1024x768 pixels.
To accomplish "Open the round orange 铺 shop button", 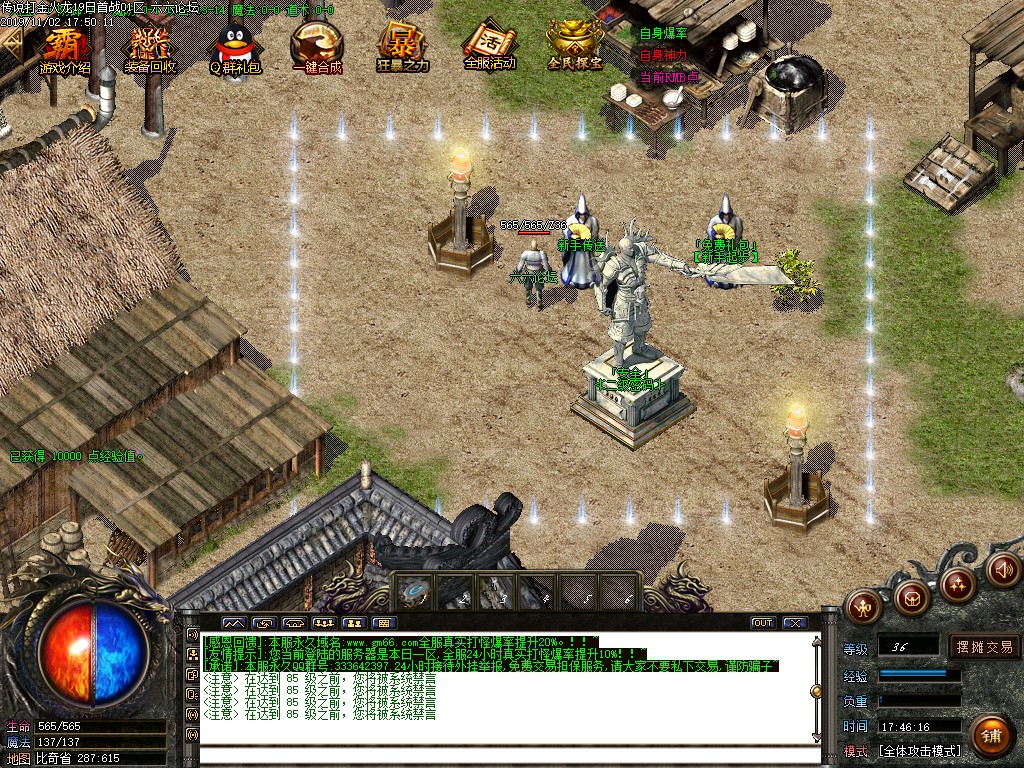I will coord(991,734).
